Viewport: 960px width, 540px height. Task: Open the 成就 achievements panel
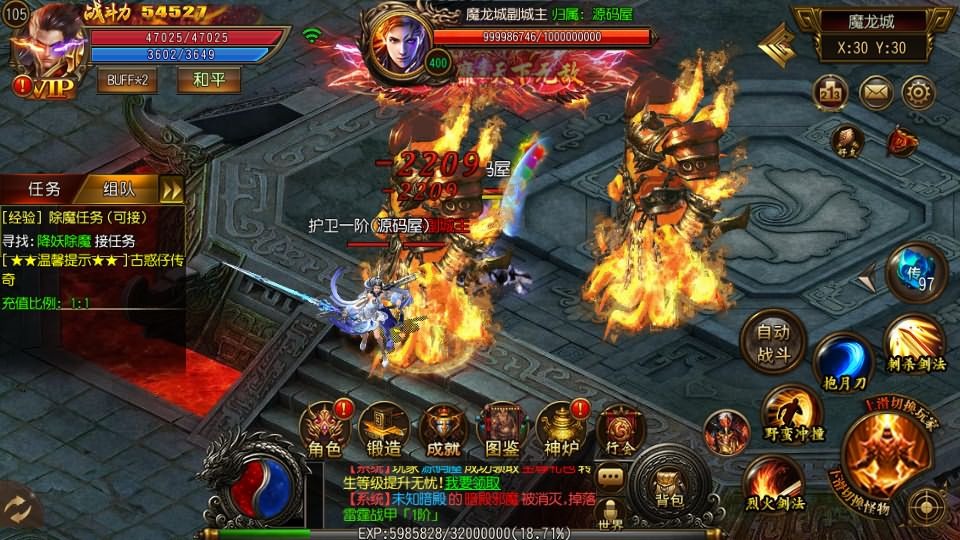(x=443, y=426)
